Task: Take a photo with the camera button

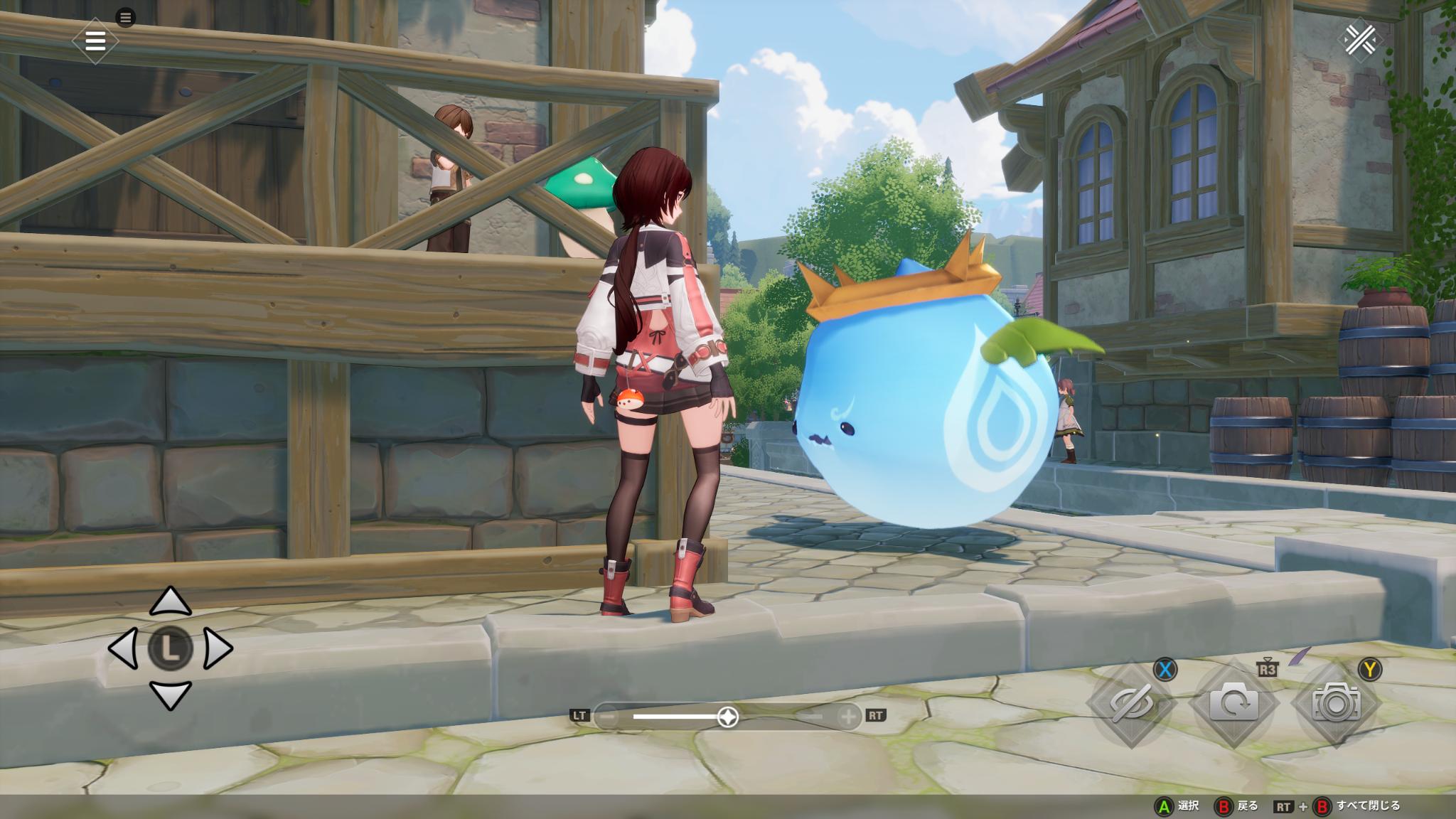Action: 1337,703
